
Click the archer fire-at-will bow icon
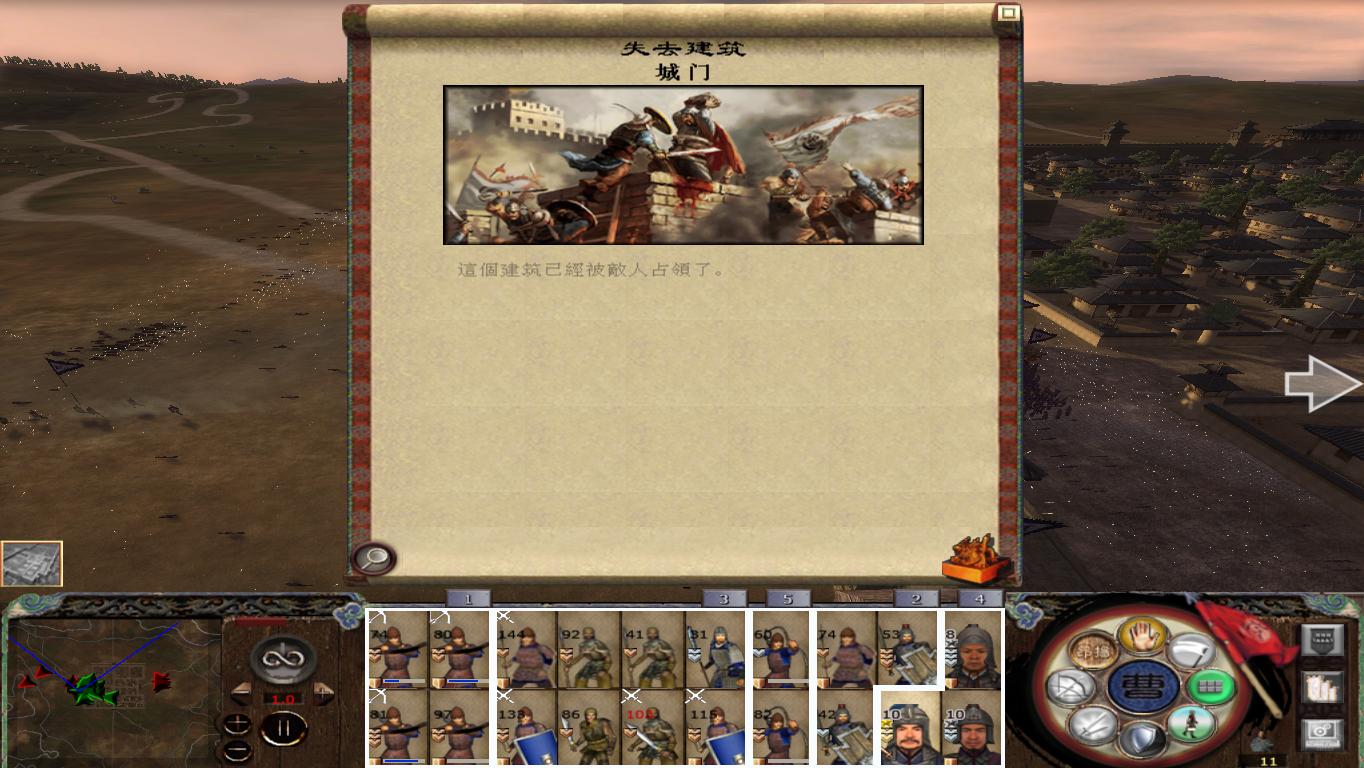[1071, 686]
